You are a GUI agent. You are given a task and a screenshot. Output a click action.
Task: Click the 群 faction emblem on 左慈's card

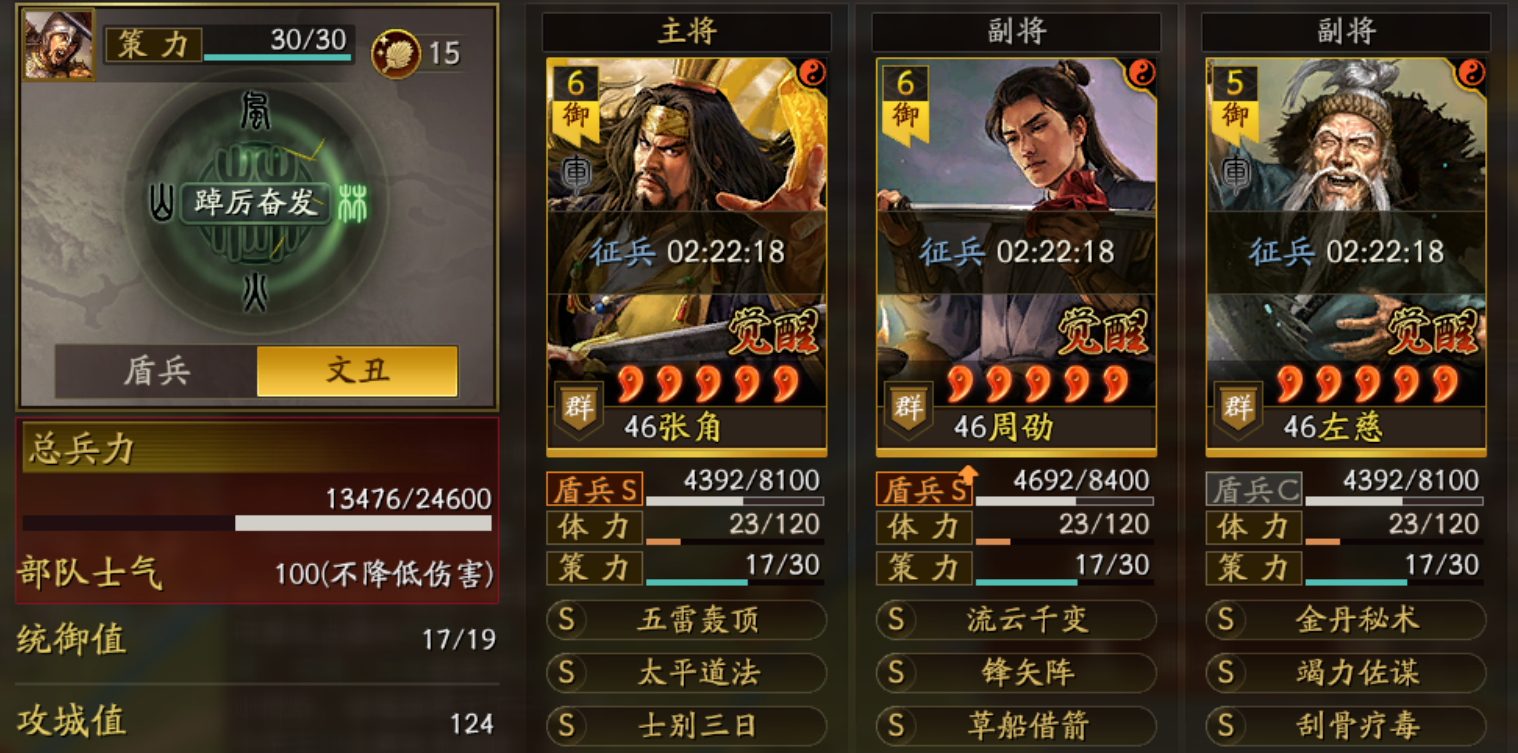(1240, 408)
